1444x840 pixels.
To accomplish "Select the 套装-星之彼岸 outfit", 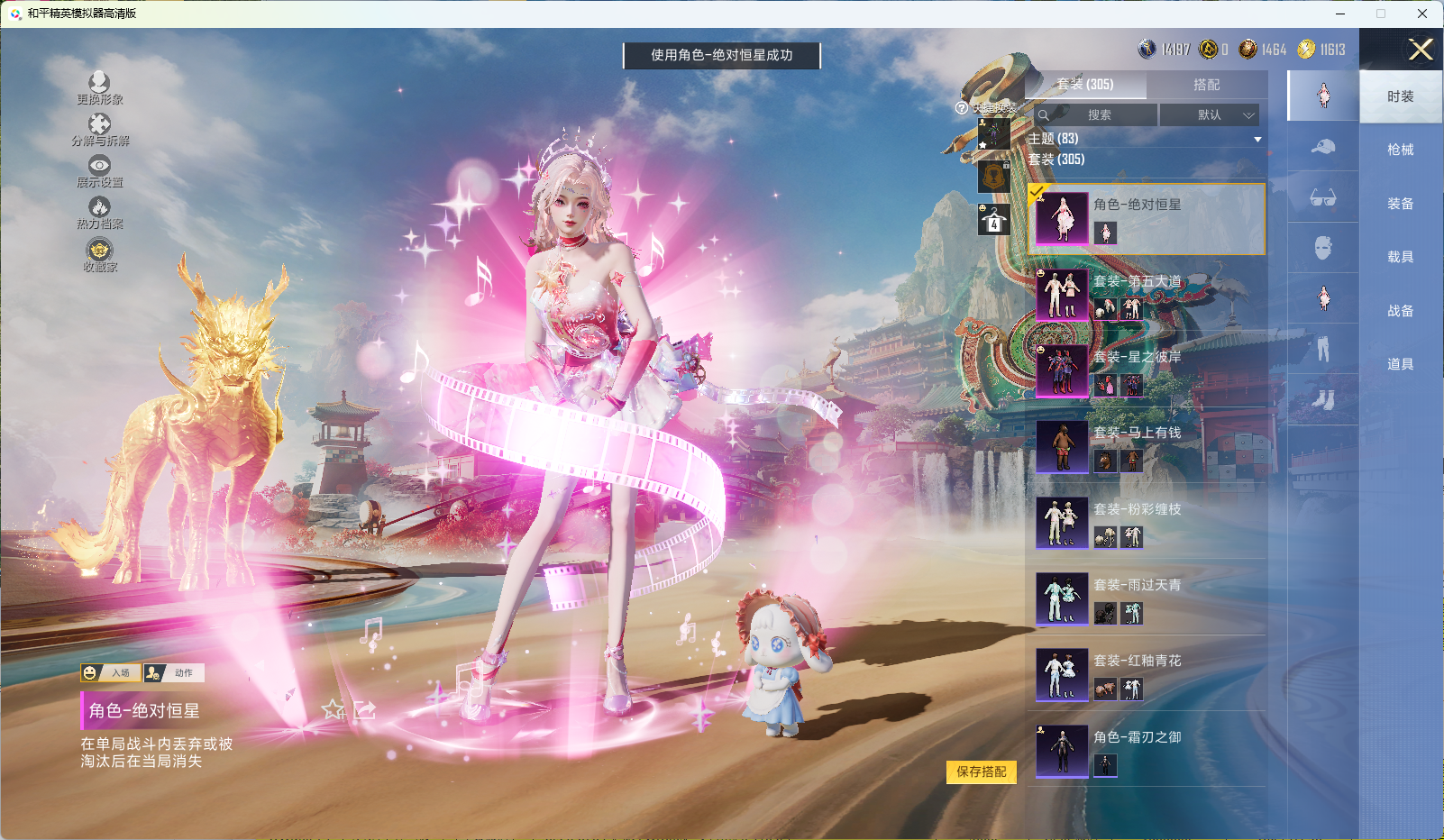I will tap(1146, 371).
